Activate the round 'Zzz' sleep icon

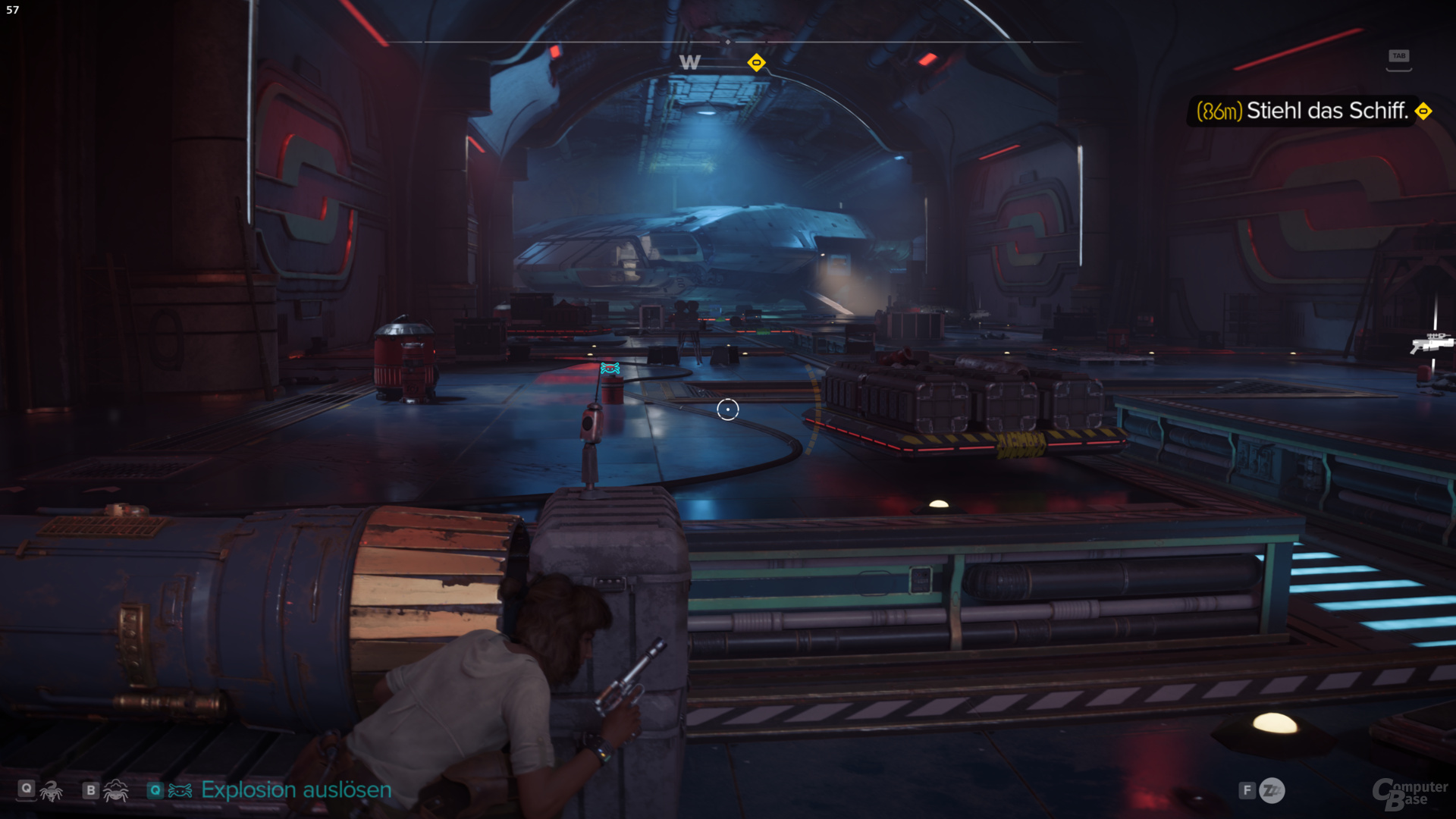[1272, 791]
